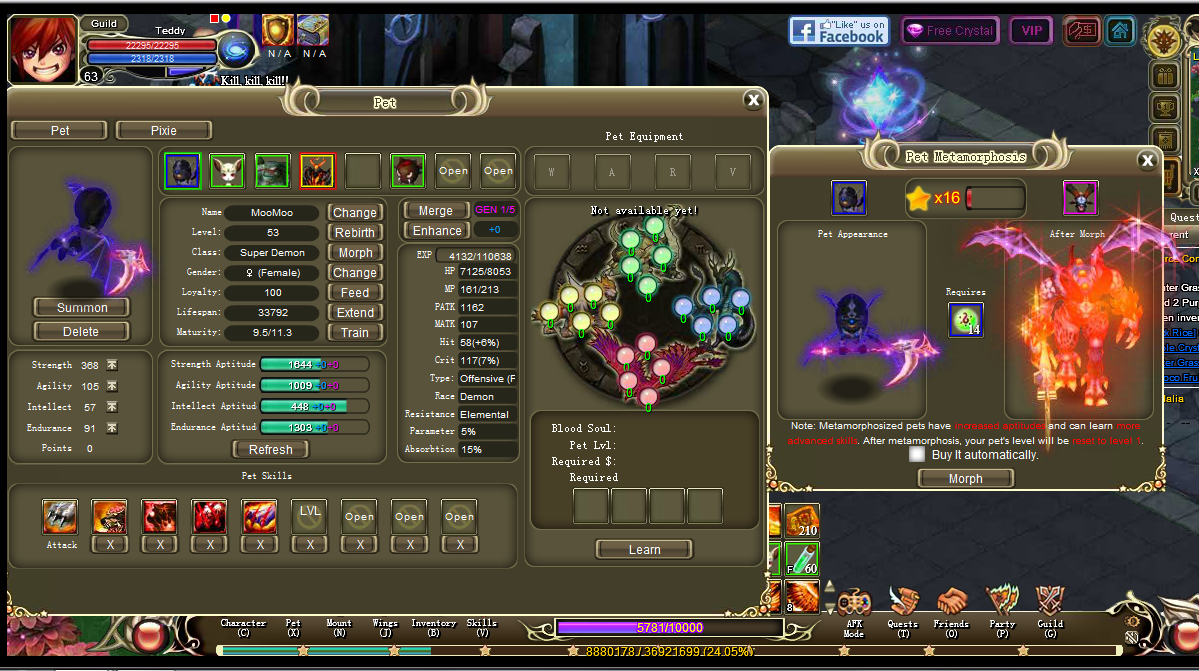Refresh the pet aptitudes

click(270, 449)
